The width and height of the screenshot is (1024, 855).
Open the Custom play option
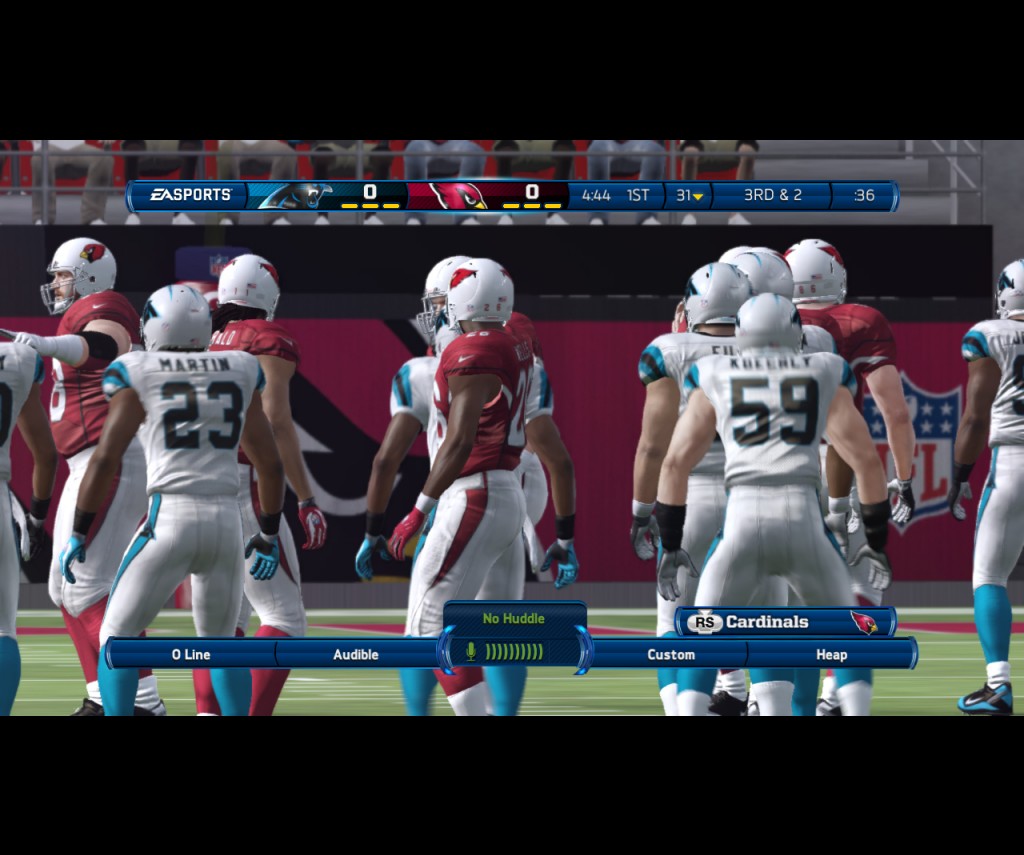671,654
